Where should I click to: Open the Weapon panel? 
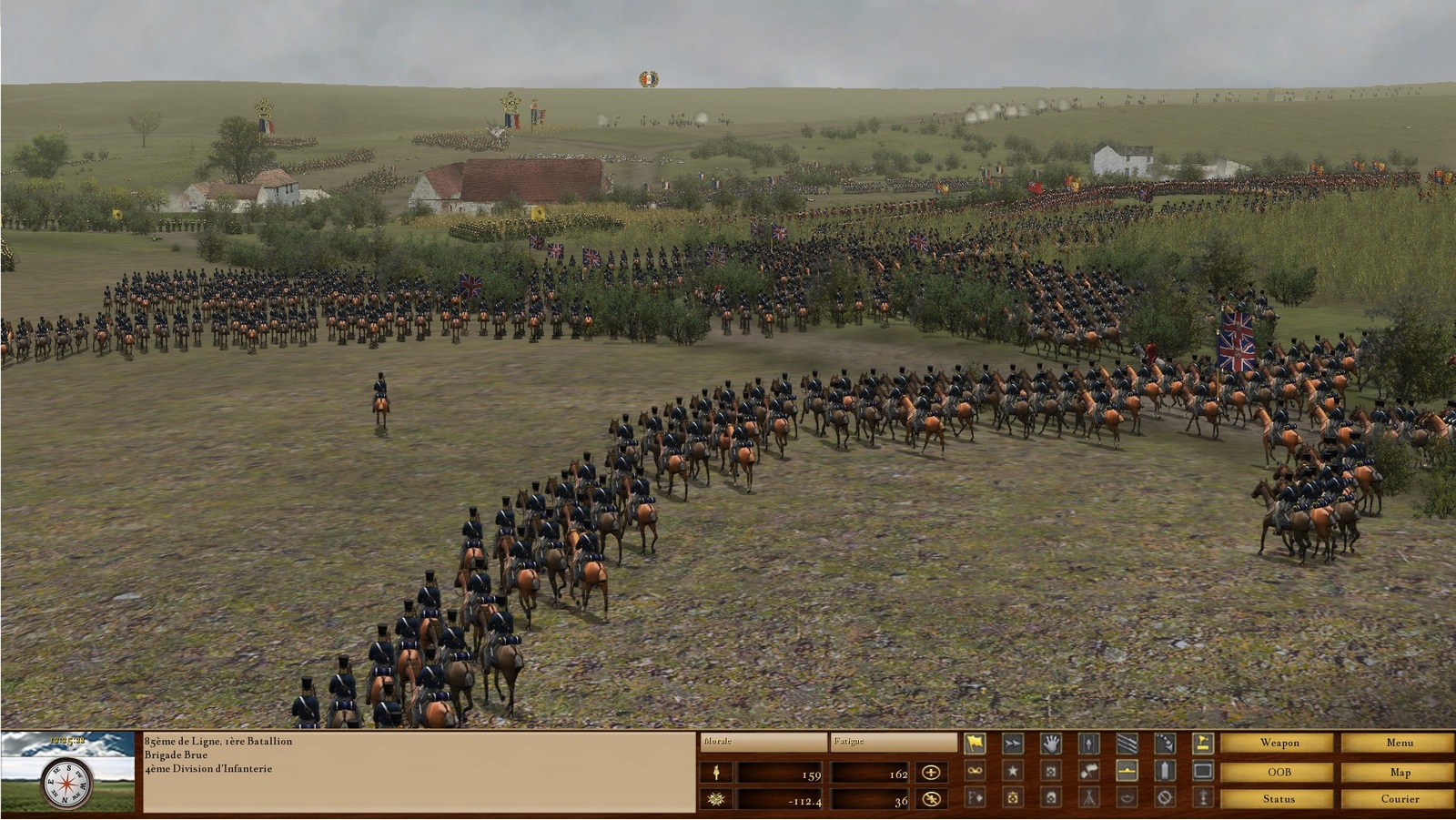(x=1279, y=743)
